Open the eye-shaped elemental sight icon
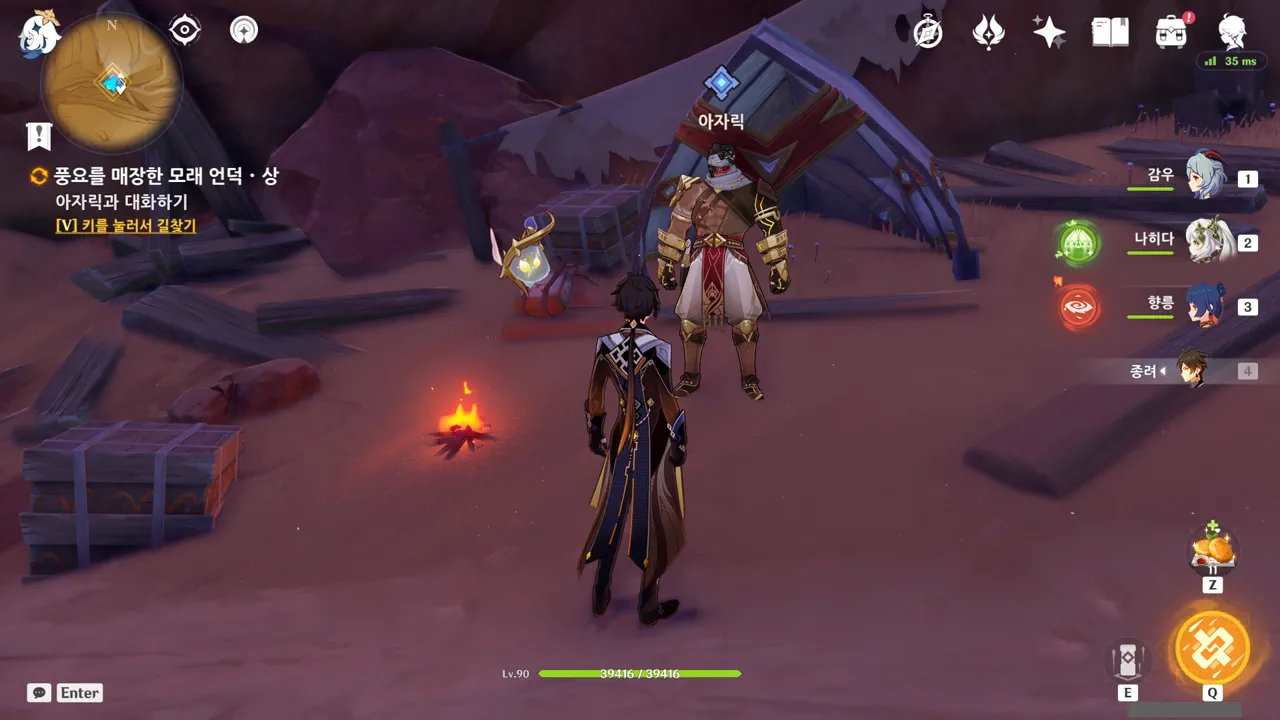Image resolution: width=1280 pixels, height=720 pixels. (x=185, y=30)
